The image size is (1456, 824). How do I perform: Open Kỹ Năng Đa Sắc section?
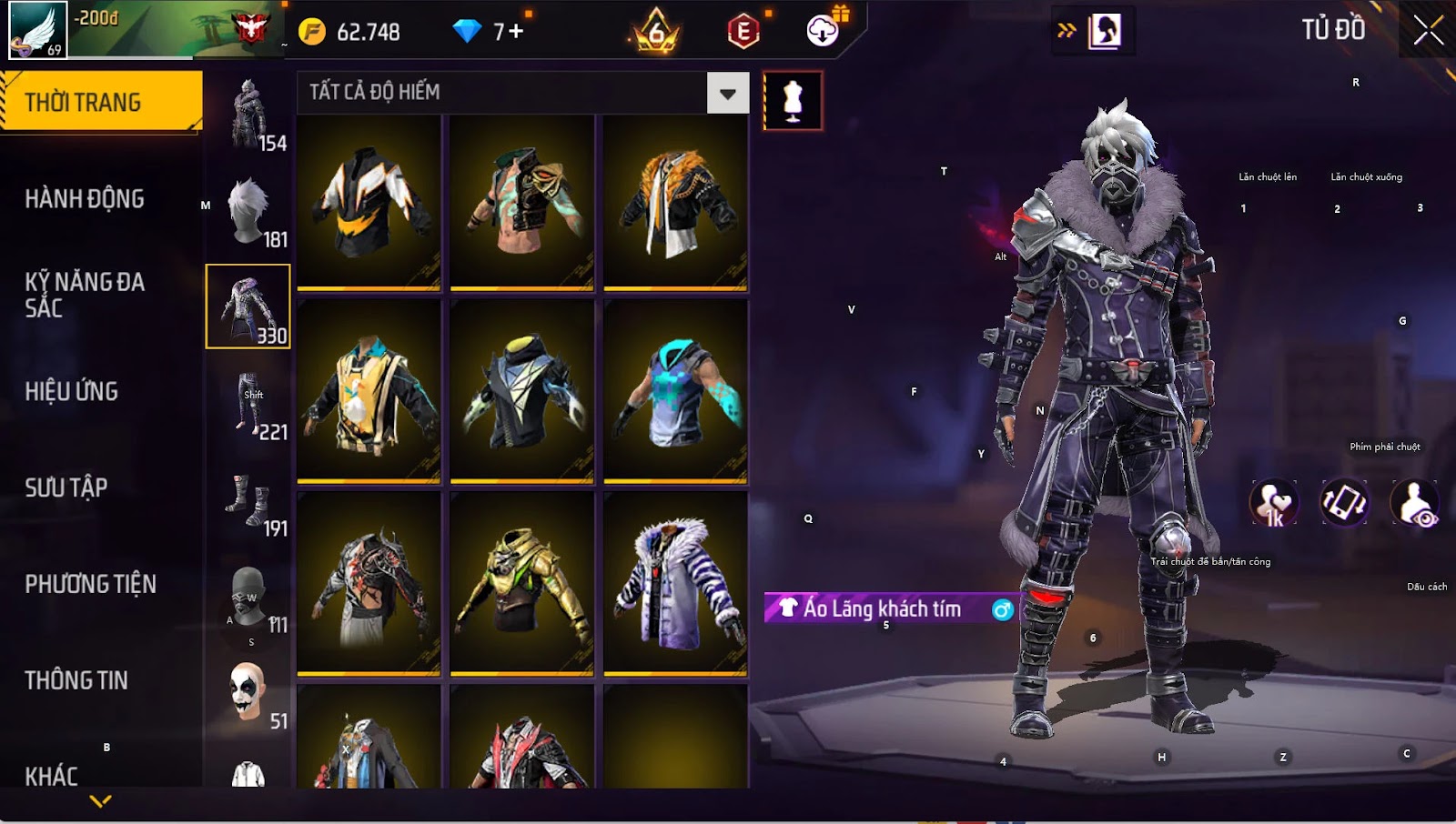tap(85, 295)
